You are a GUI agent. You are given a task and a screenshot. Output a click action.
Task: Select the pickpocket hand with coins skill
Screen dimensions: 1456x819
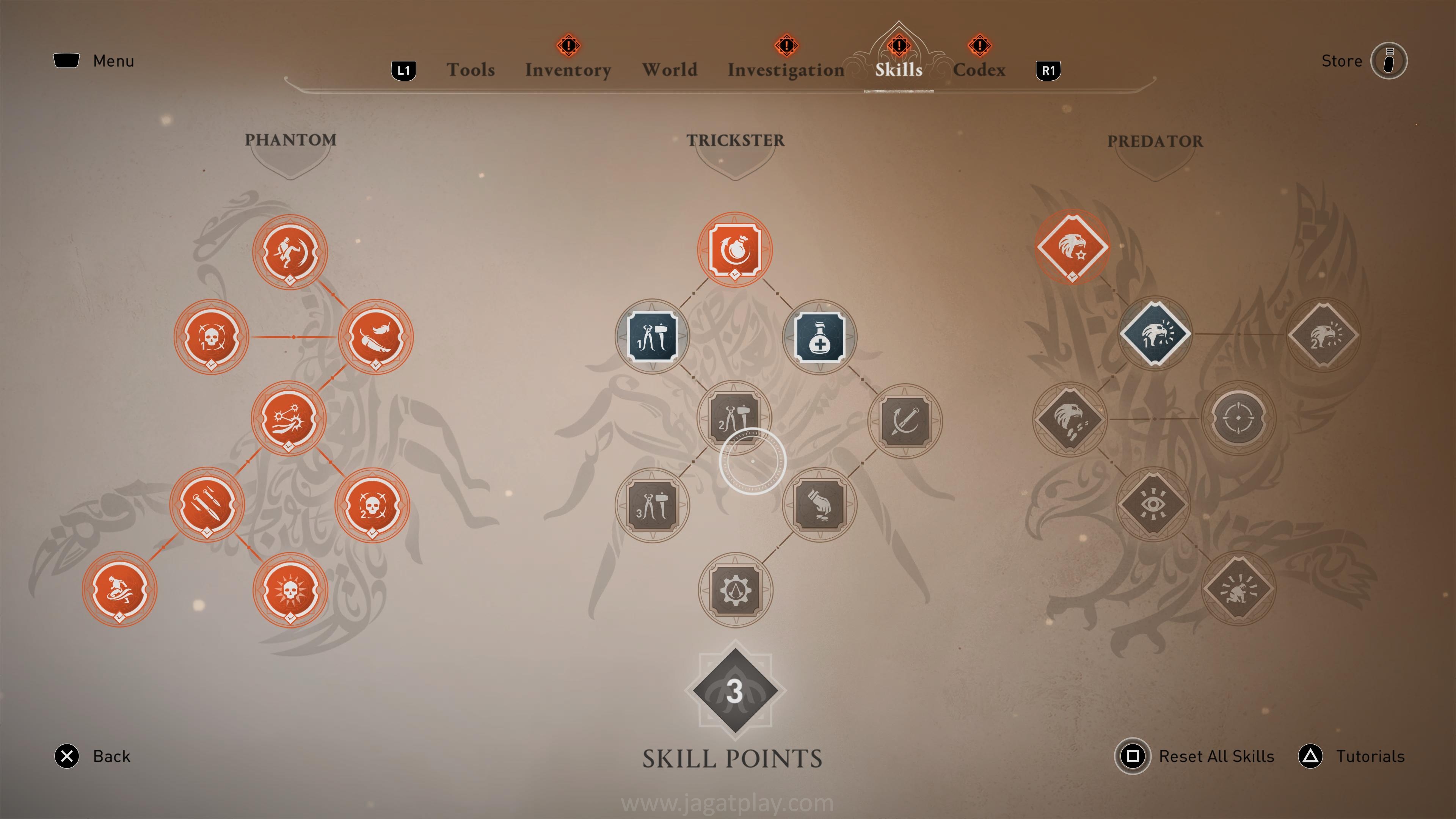click(819, 504)
